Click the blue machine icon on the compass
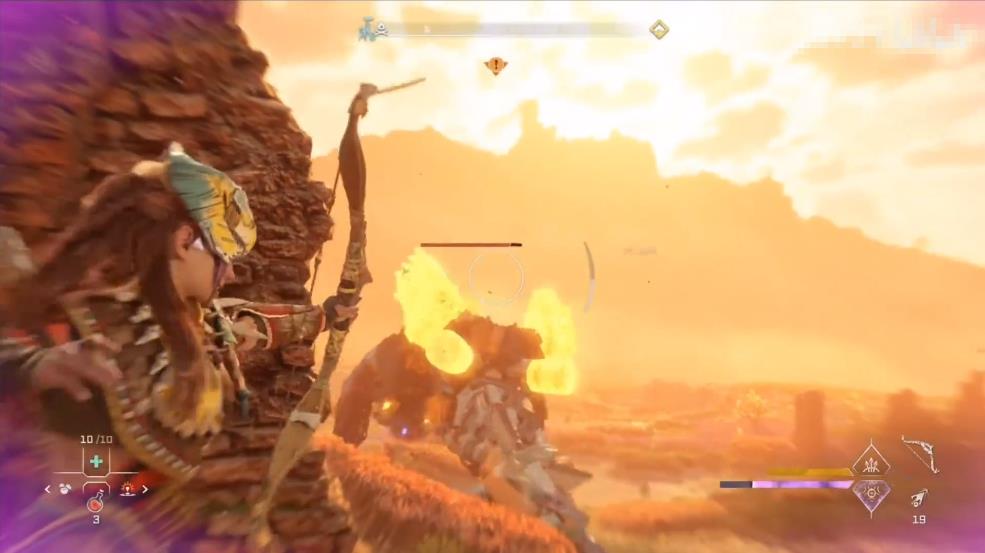The image size is (985, 553). tap(366, 31)
